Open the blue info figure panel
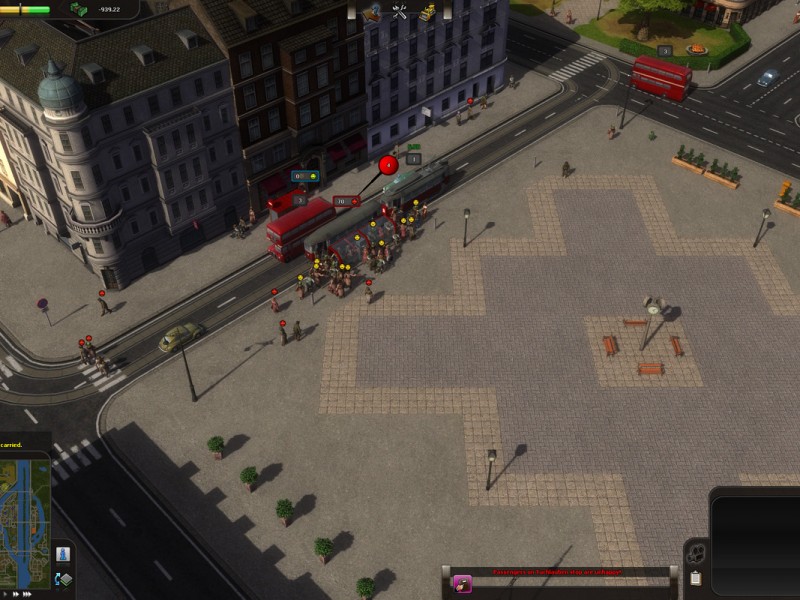The width and height of the screenshot is (800, 600). (x=62, y=554)
